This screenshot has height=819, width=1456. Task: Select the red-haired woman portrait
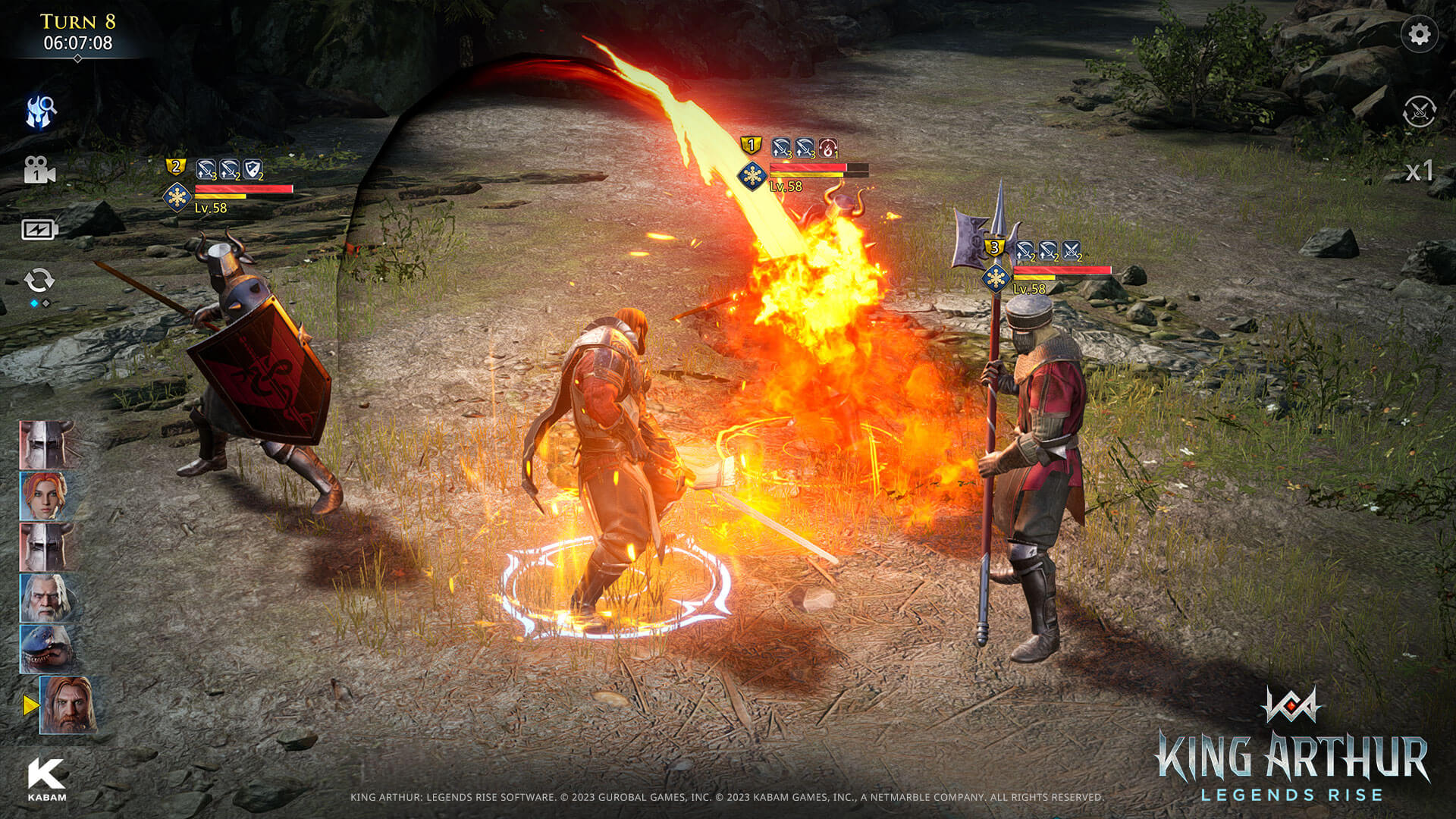[45, 496]
